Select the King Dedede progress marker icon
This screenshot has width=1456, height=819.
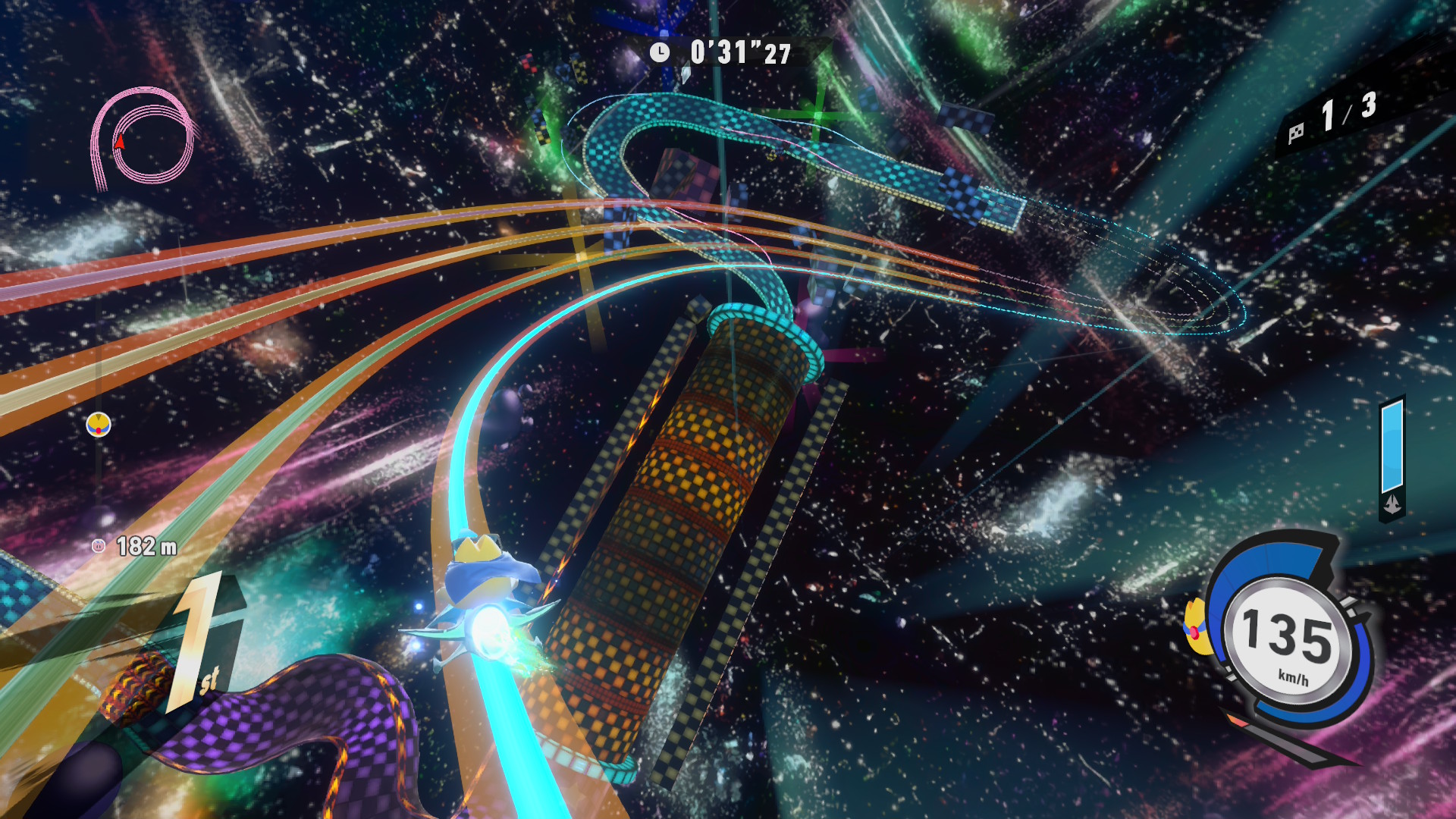(99, 425)
